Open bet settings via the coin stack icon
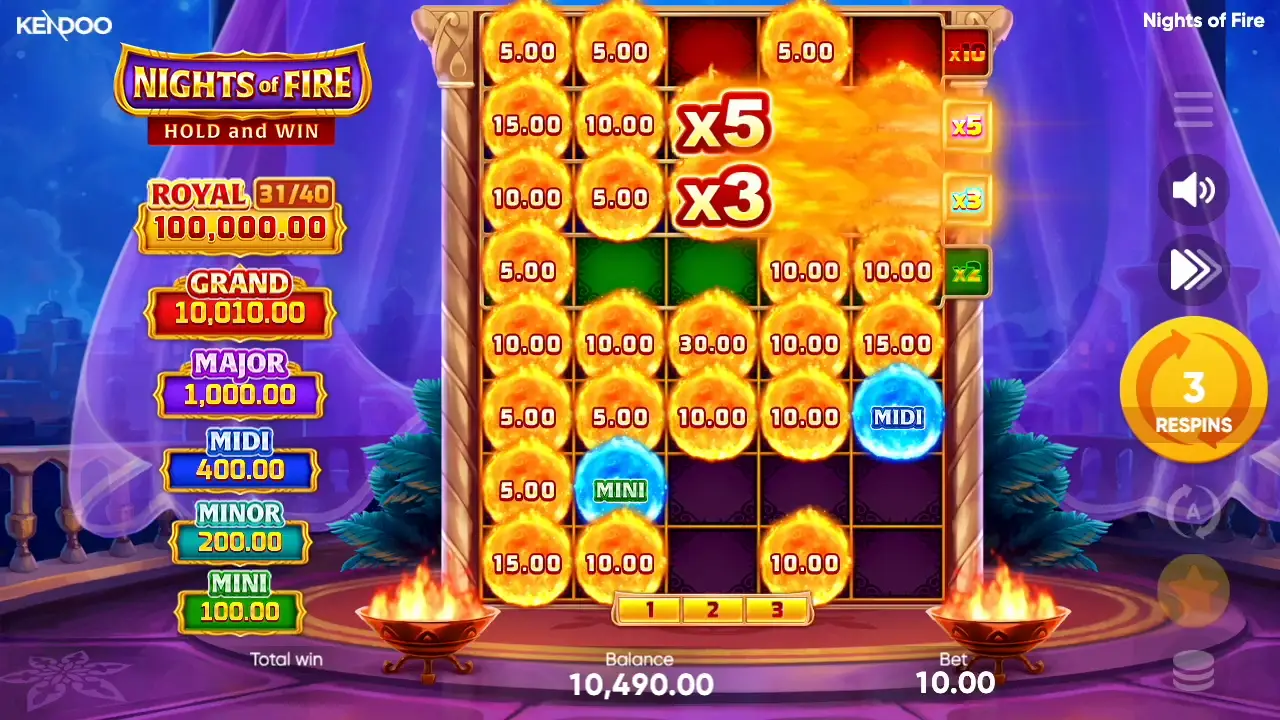Image resolution: width=1280 pixels, height=720 pixels. (1193, 672)
